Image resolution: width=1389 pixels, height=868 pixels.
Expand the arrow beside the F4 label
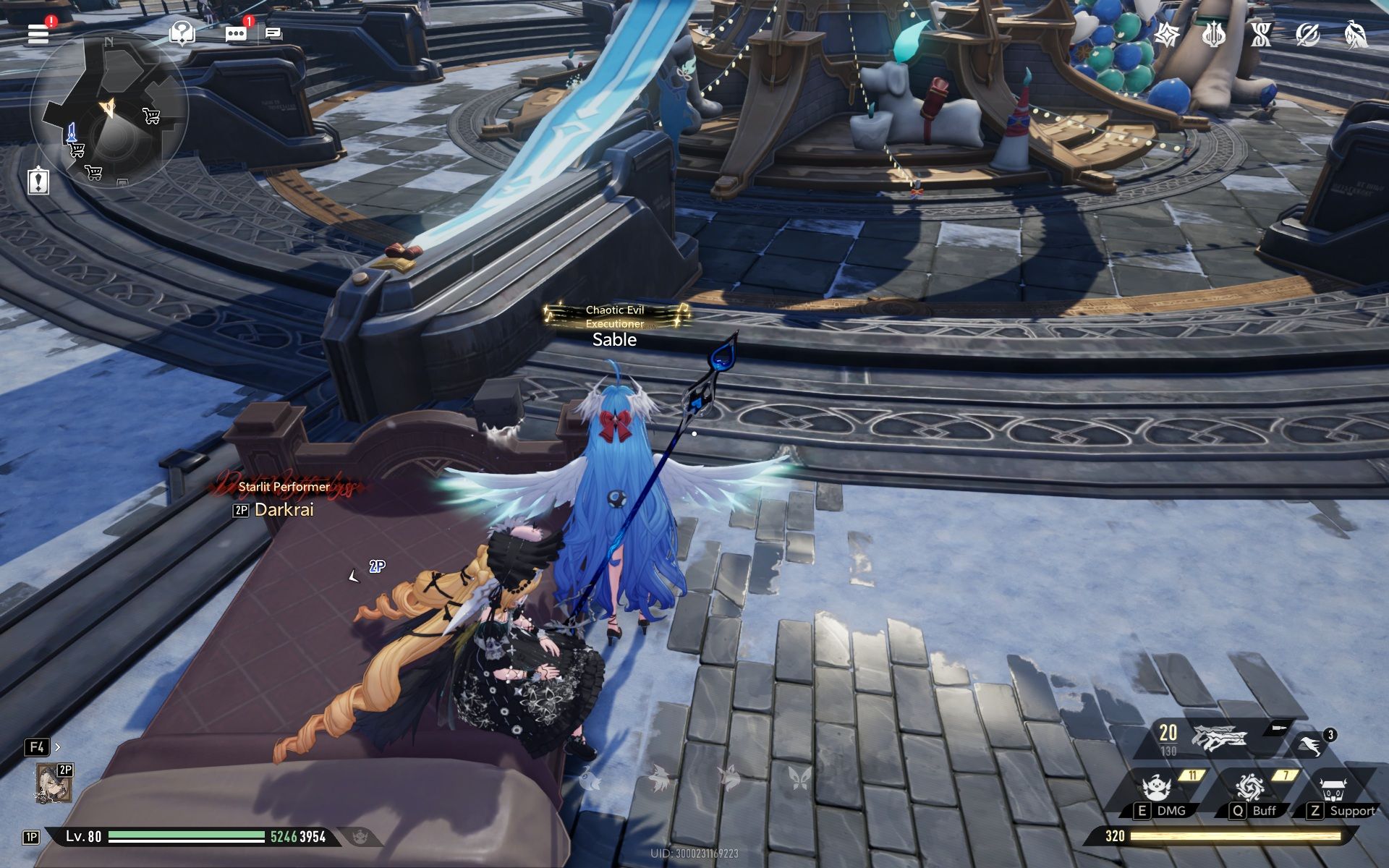pyautogui.click(x=58, y=747)
